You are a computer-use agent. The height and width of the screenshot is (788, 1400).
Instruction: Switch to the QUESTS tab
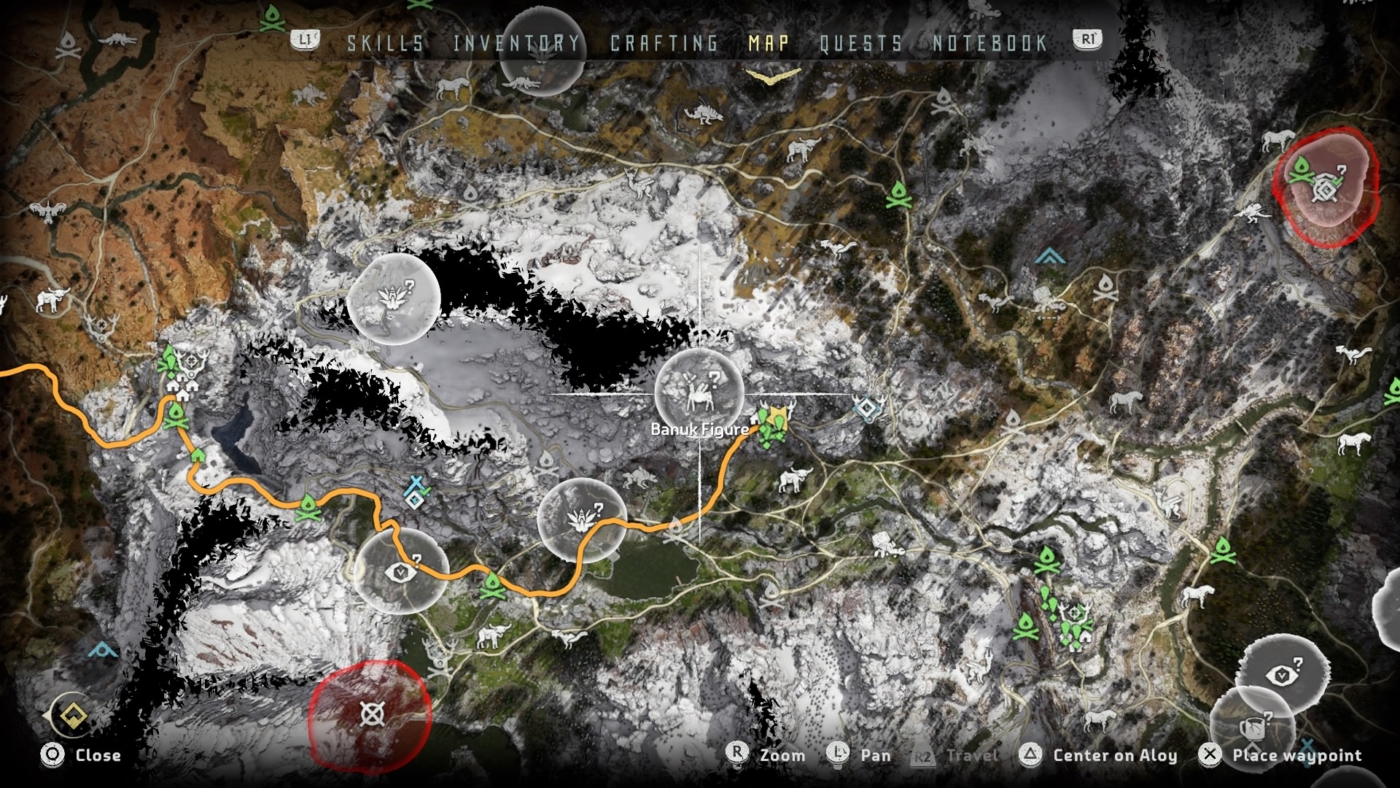tap(860, 43)
